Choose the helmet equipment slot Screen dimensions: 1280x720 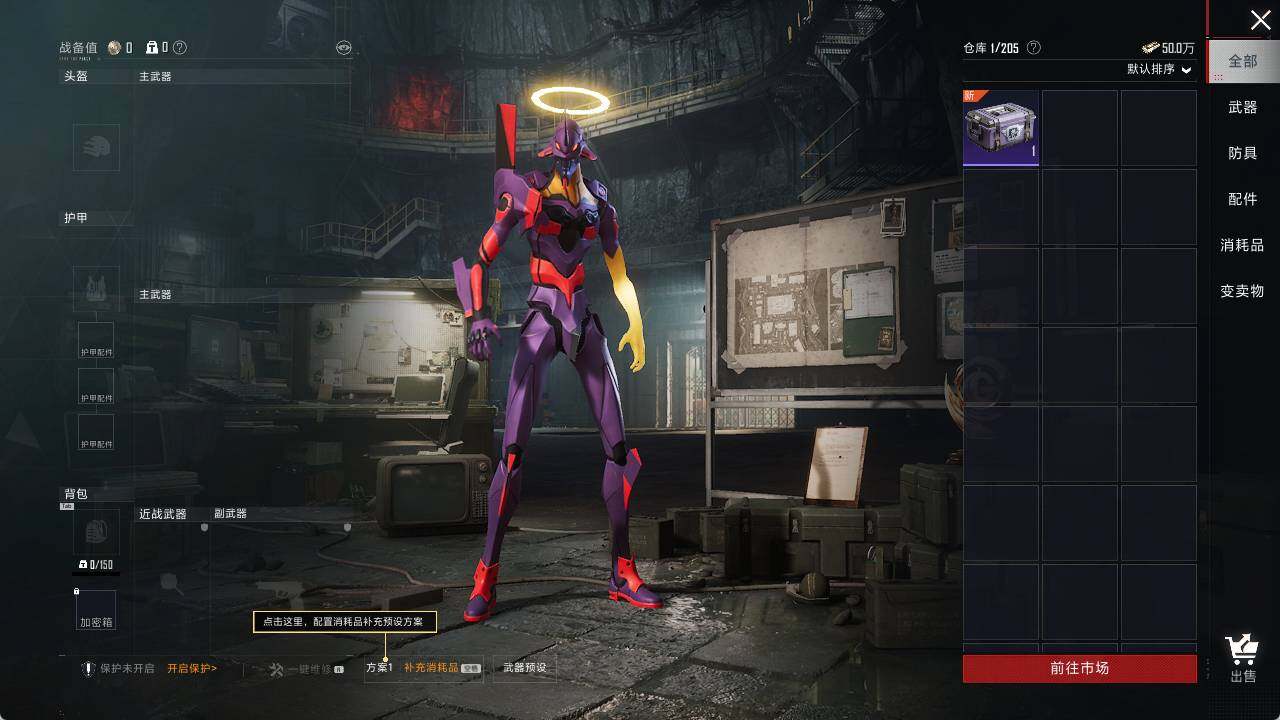(x=96, y=147)
